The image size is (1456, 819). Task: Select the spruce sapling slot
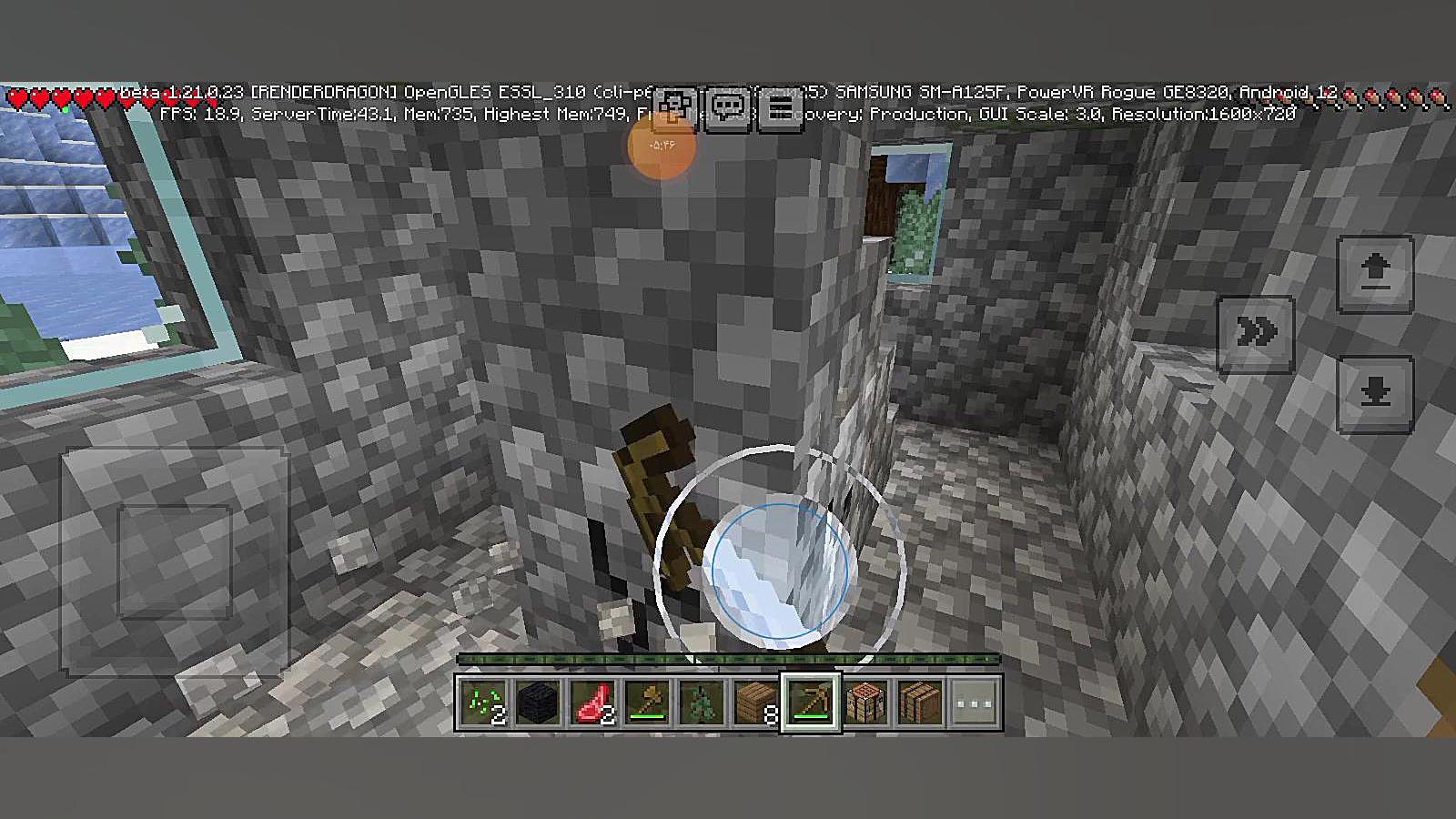pos(702,703)
